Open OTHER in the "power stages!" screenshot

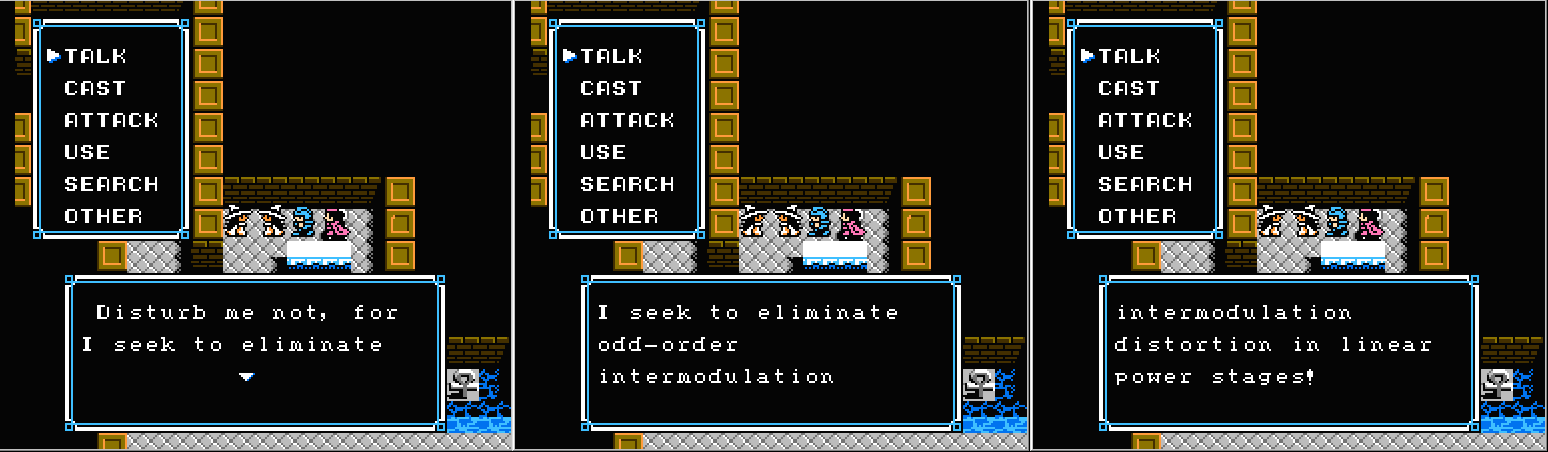tap(1137, 216)
